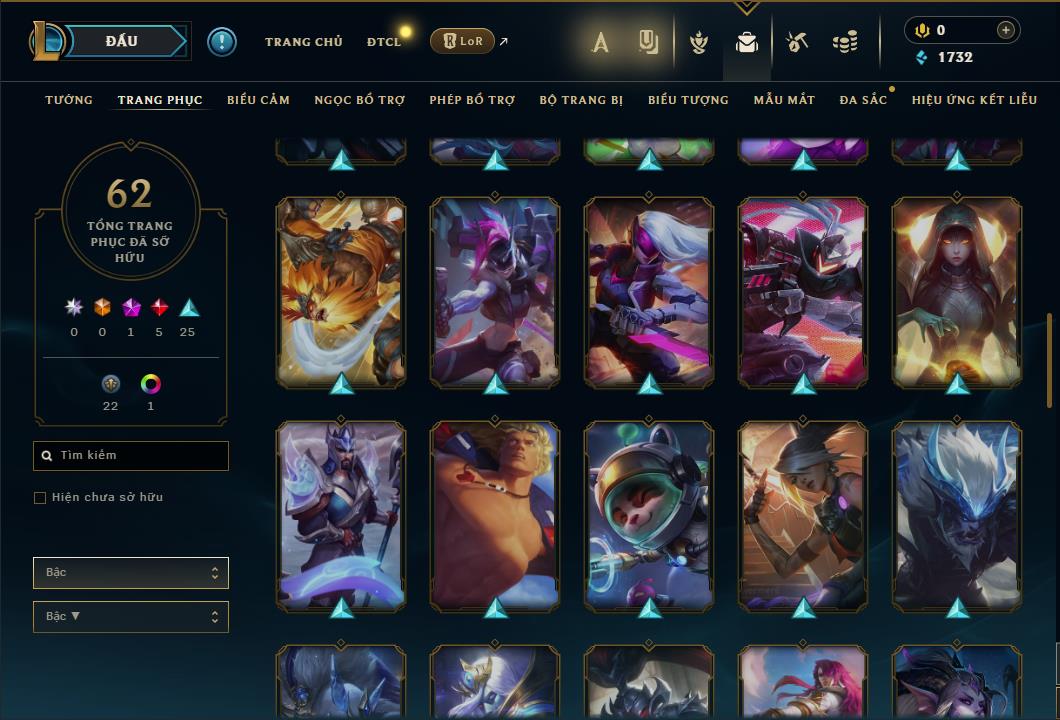Click the ĐẤU play button
The width and height of the screenshot is (1060, 720).
pos(120,41)
